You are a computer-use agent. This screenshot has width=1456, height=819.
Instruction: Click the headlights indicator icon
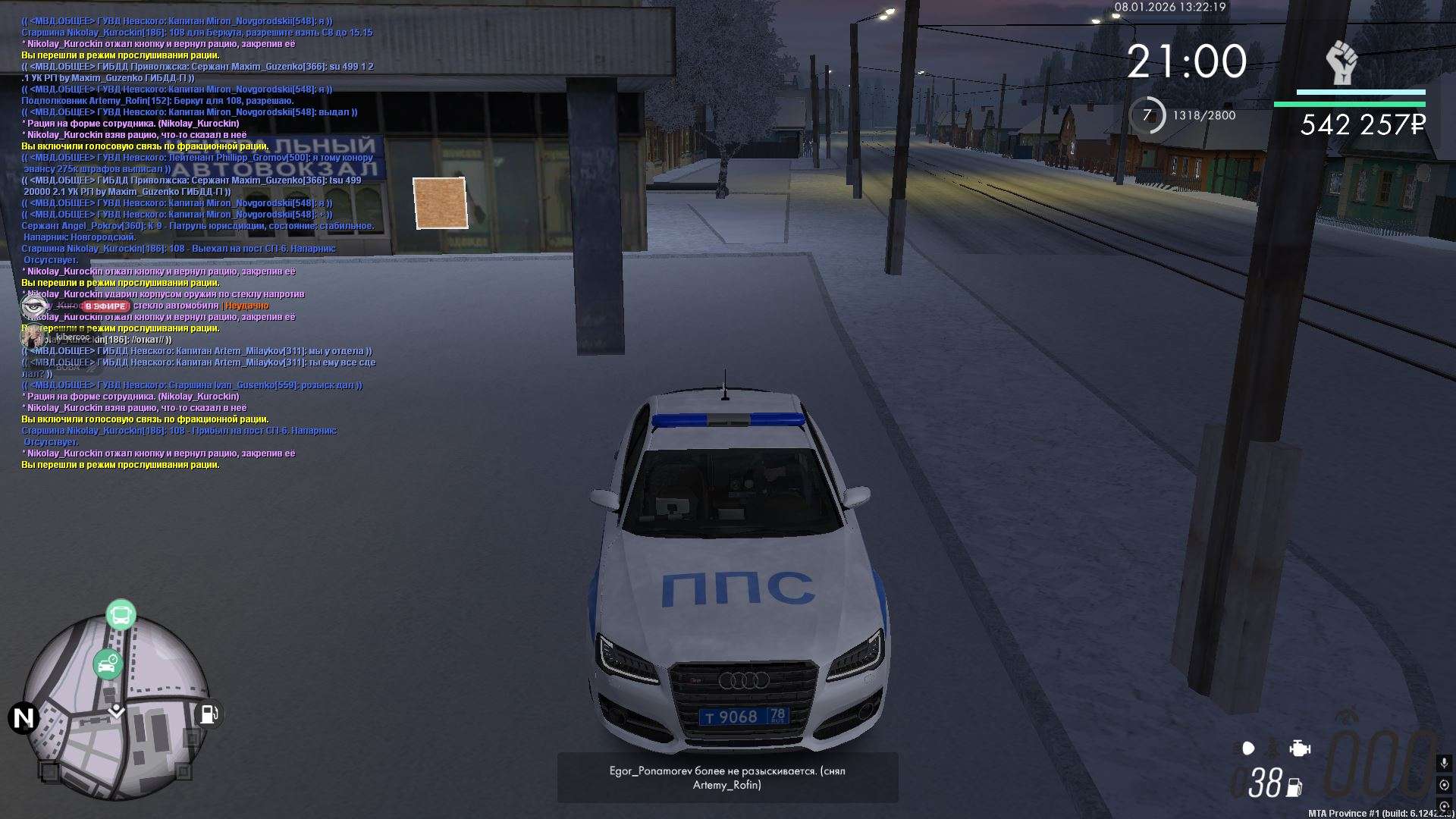[1248, 748]
